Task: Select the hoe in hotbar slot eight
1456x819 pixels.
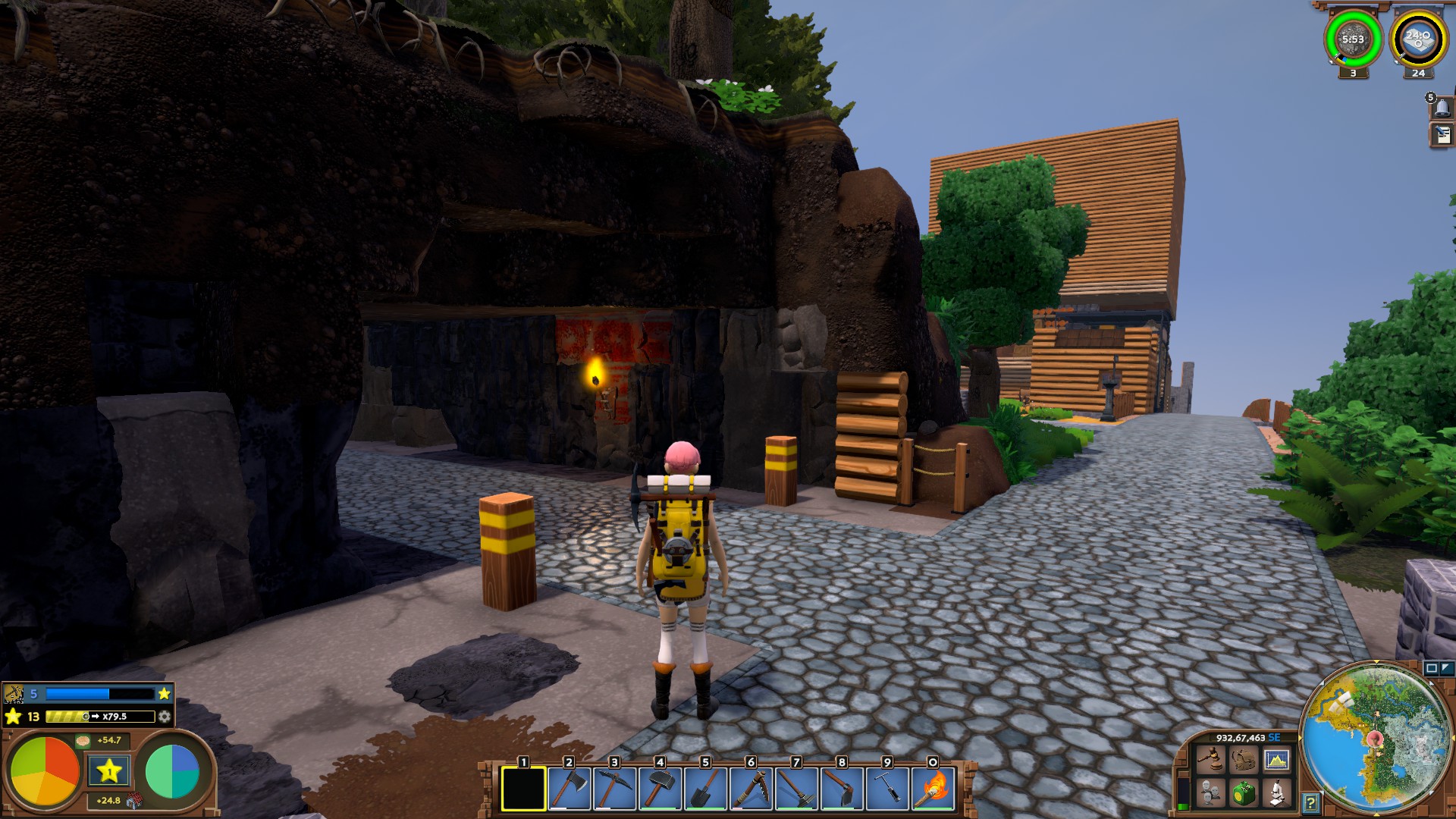Action: [x=842, y=789]
